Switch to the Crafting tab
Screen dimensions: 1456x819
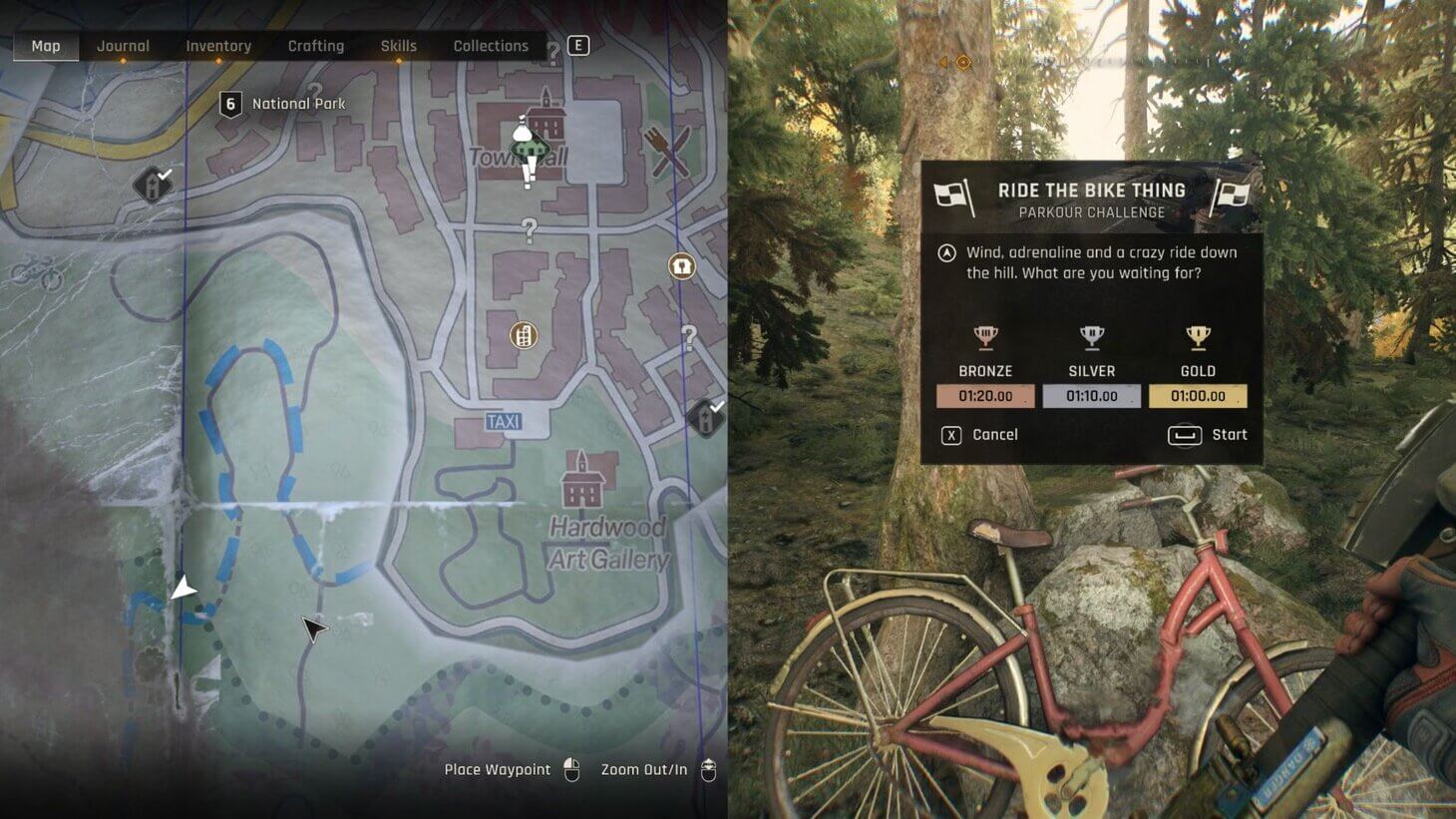coord(316,46)
